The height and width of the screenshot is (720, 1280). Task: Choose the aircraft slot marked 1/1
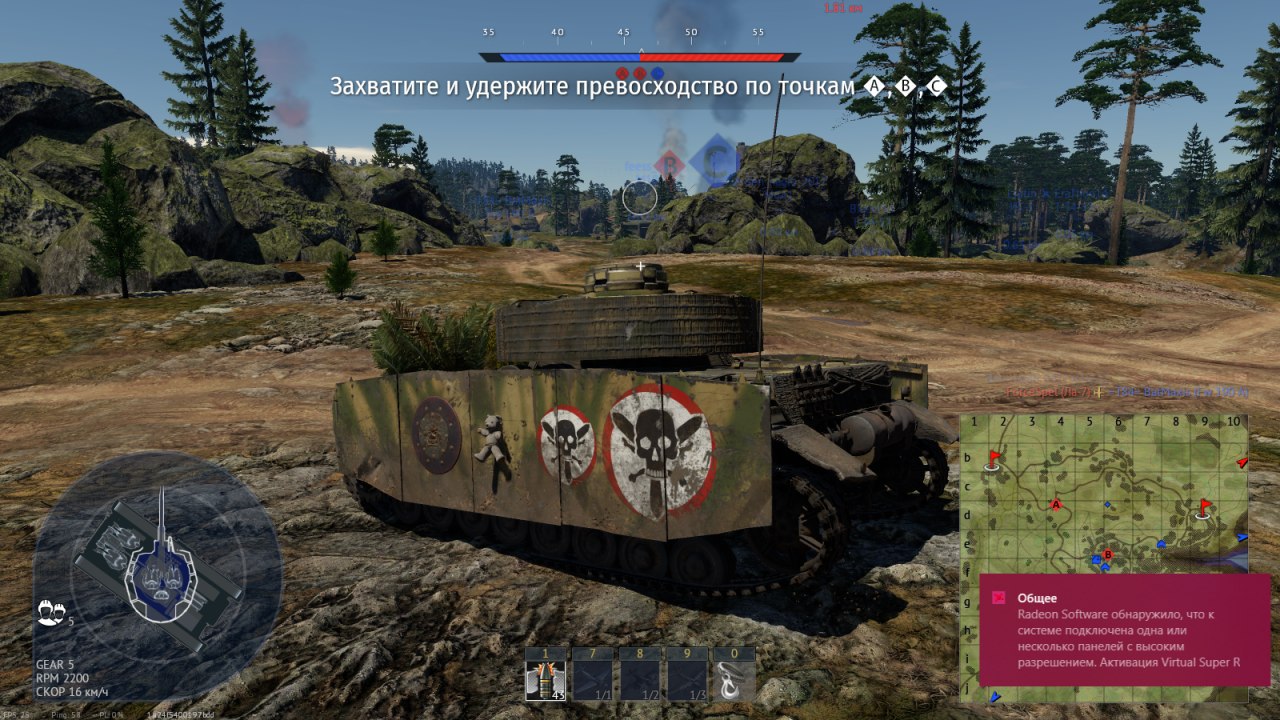593,680
